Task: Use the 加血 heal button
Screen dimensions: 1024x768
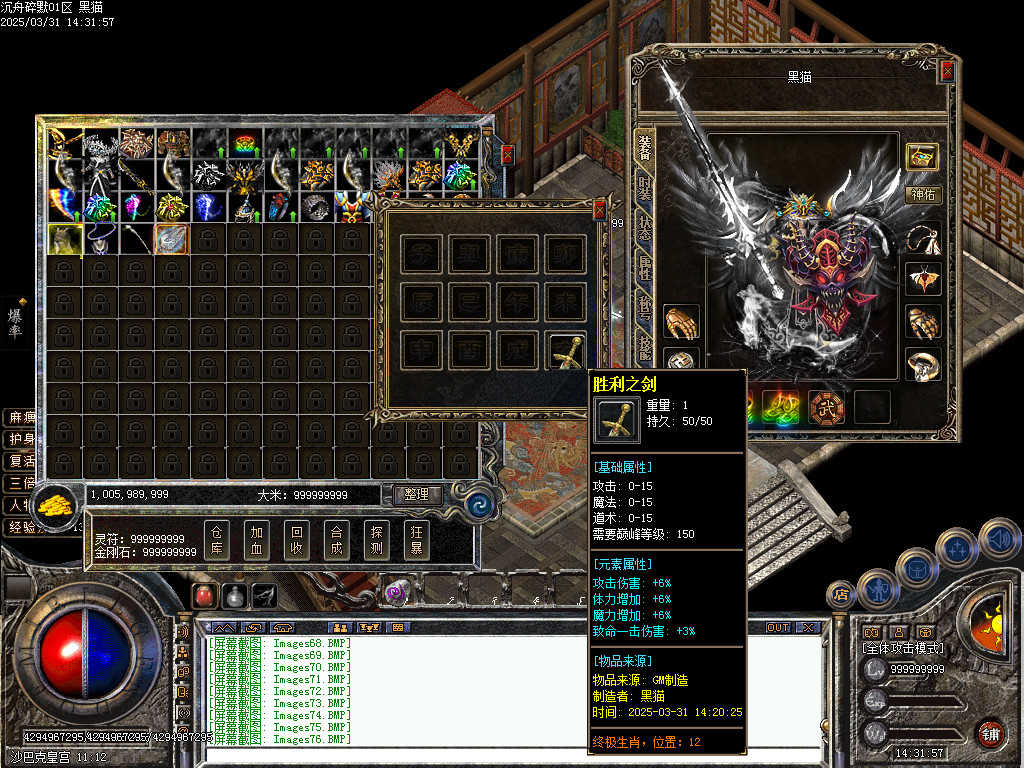Action: pos(257,540)
